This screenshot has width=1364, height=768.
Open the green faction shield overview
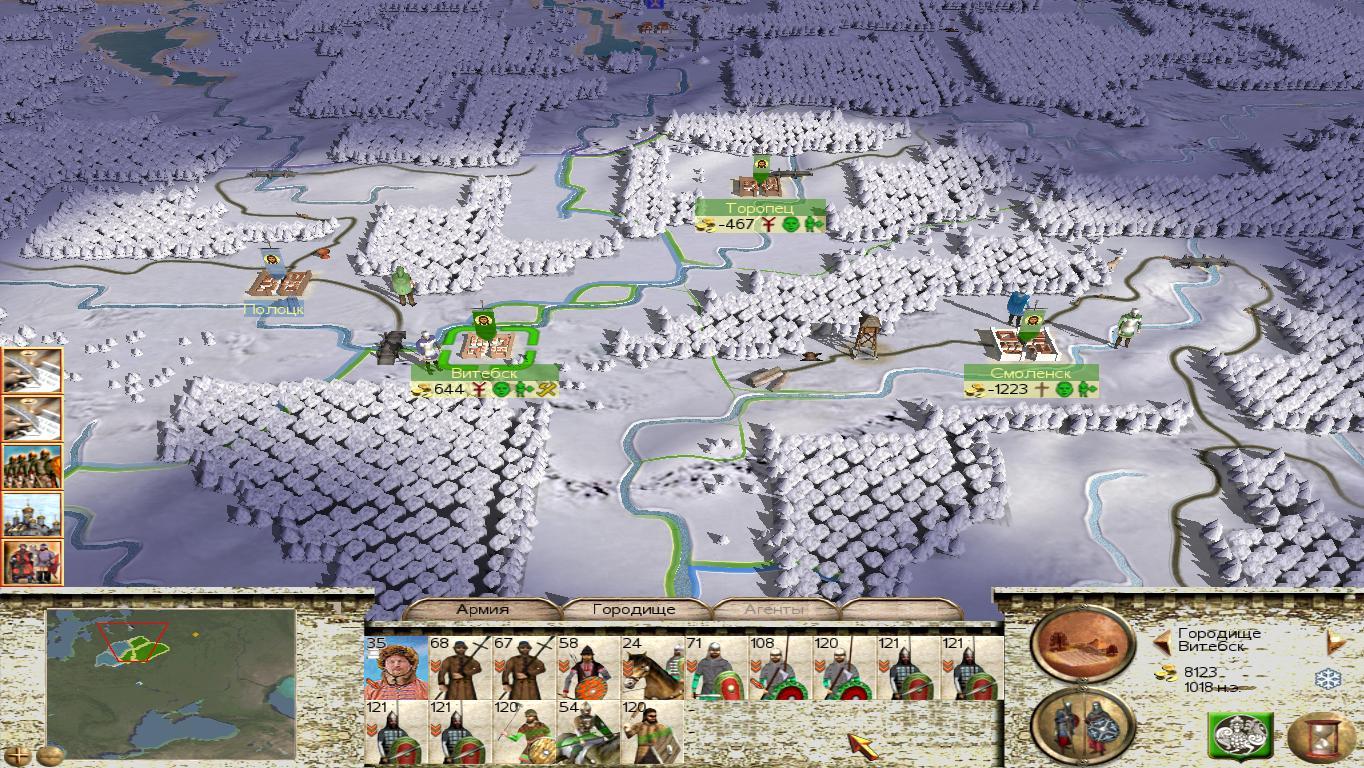point(1240,738)
